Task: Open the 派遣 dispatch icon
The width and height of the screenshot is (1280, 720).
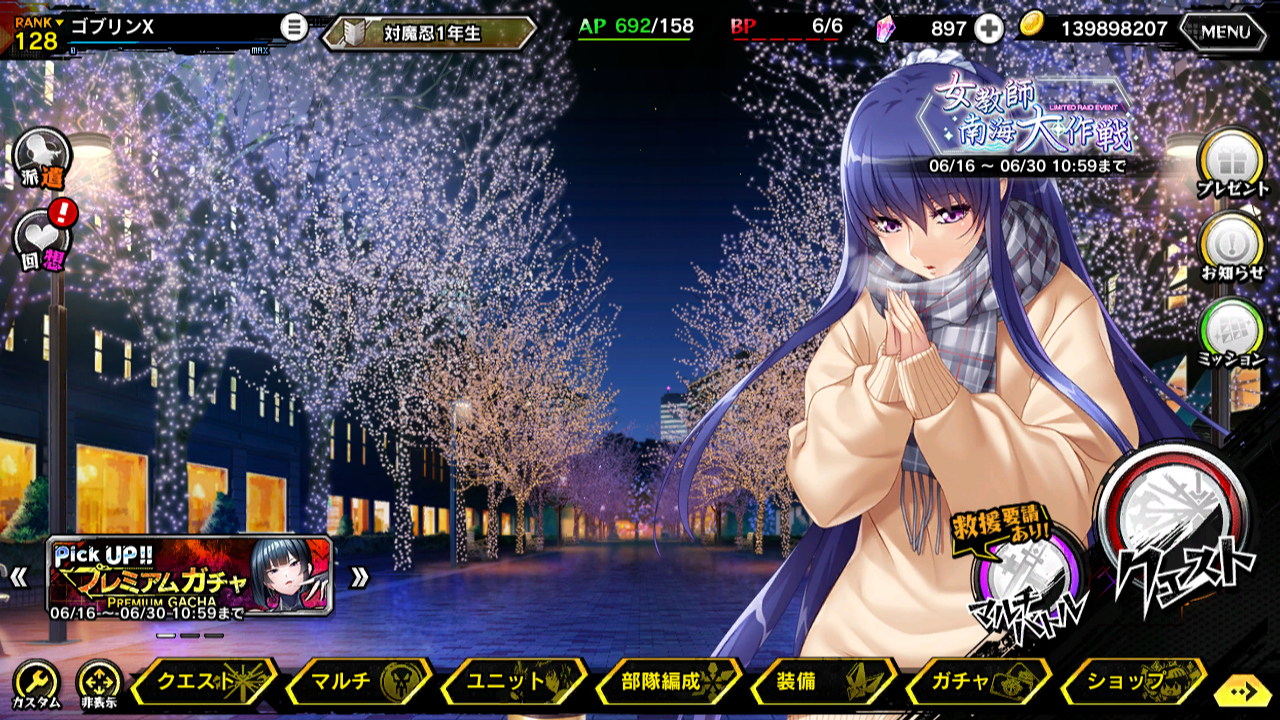Action: tap(42, 157)
